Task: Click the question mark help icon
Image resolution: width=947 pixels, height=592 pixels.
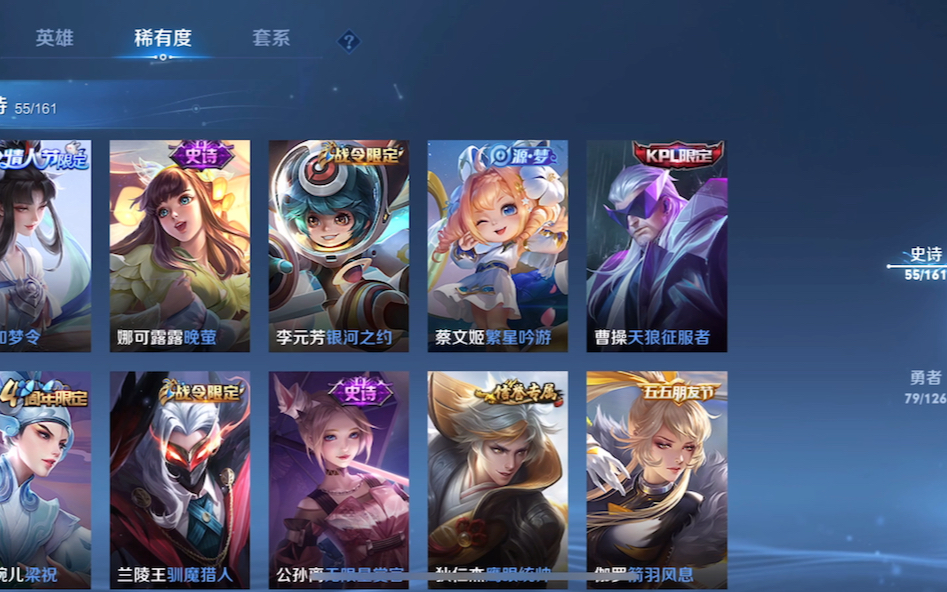Action: pos(348,41)
